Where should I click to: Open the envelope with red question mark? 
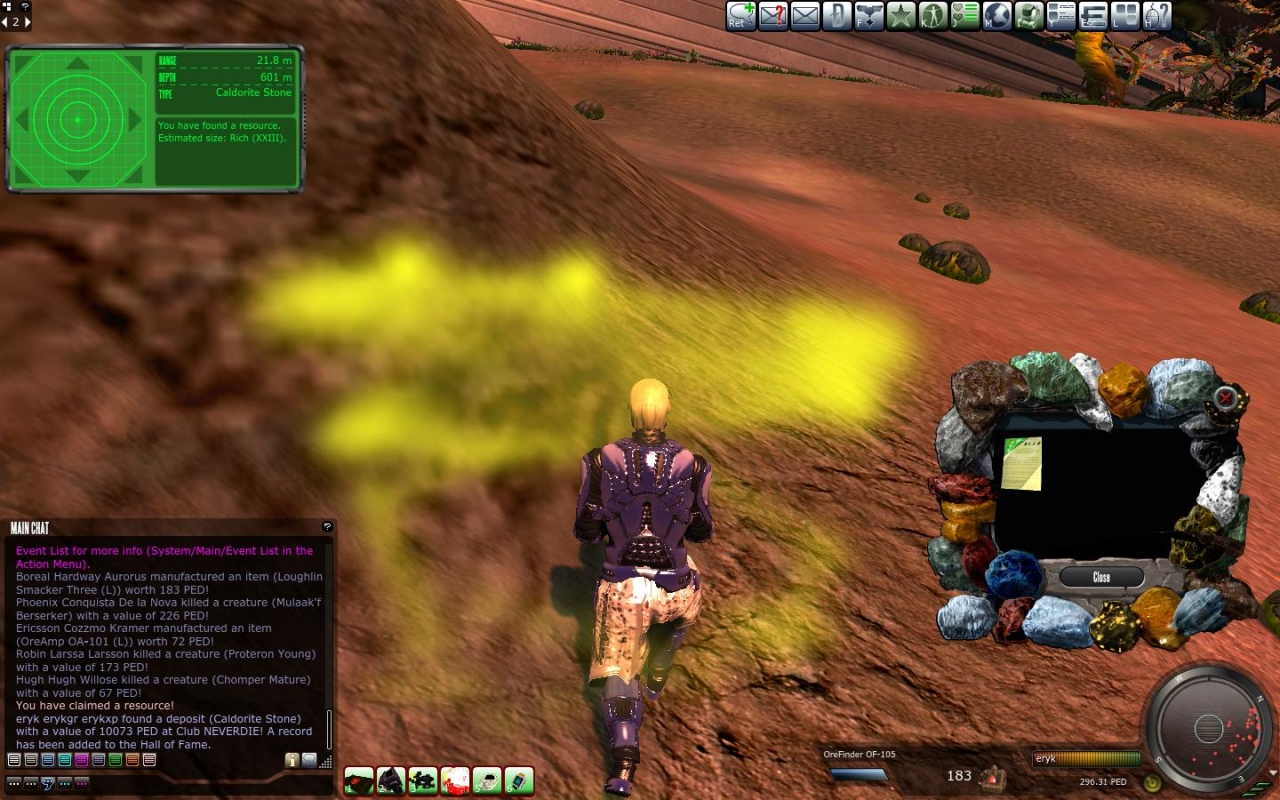click(x=773, y=15)
